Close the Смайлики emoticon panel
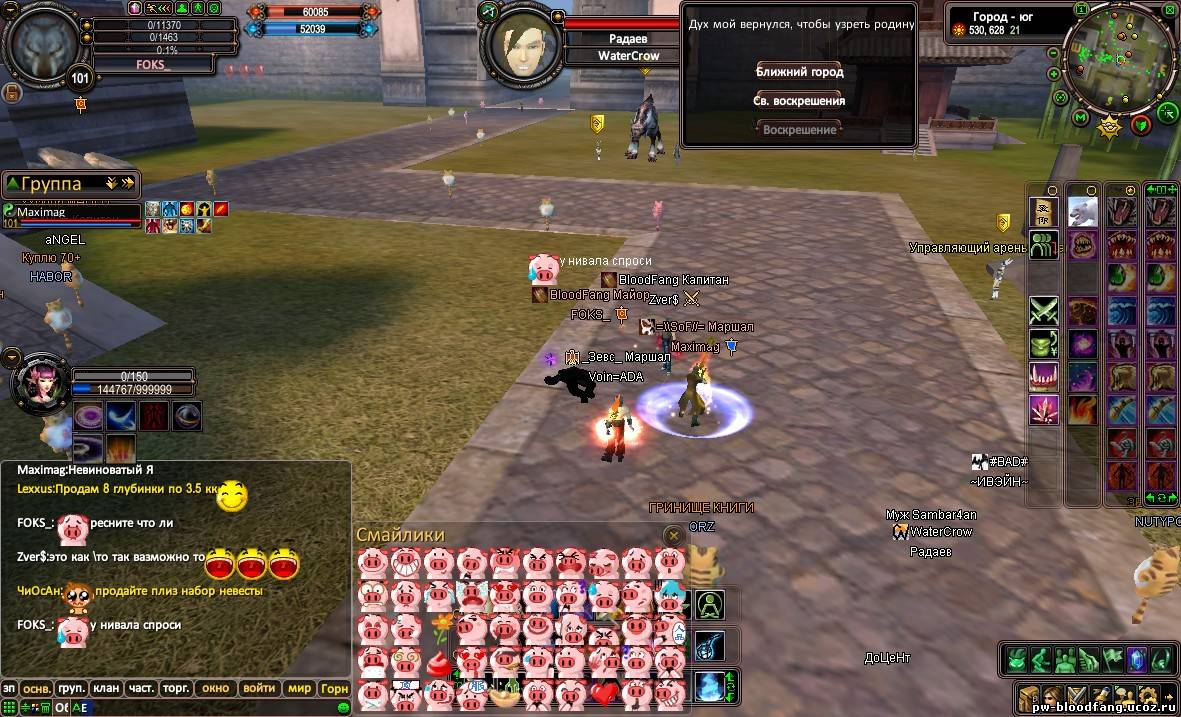The width and height of the screenshot is (1181, 717). pos(673,536)
